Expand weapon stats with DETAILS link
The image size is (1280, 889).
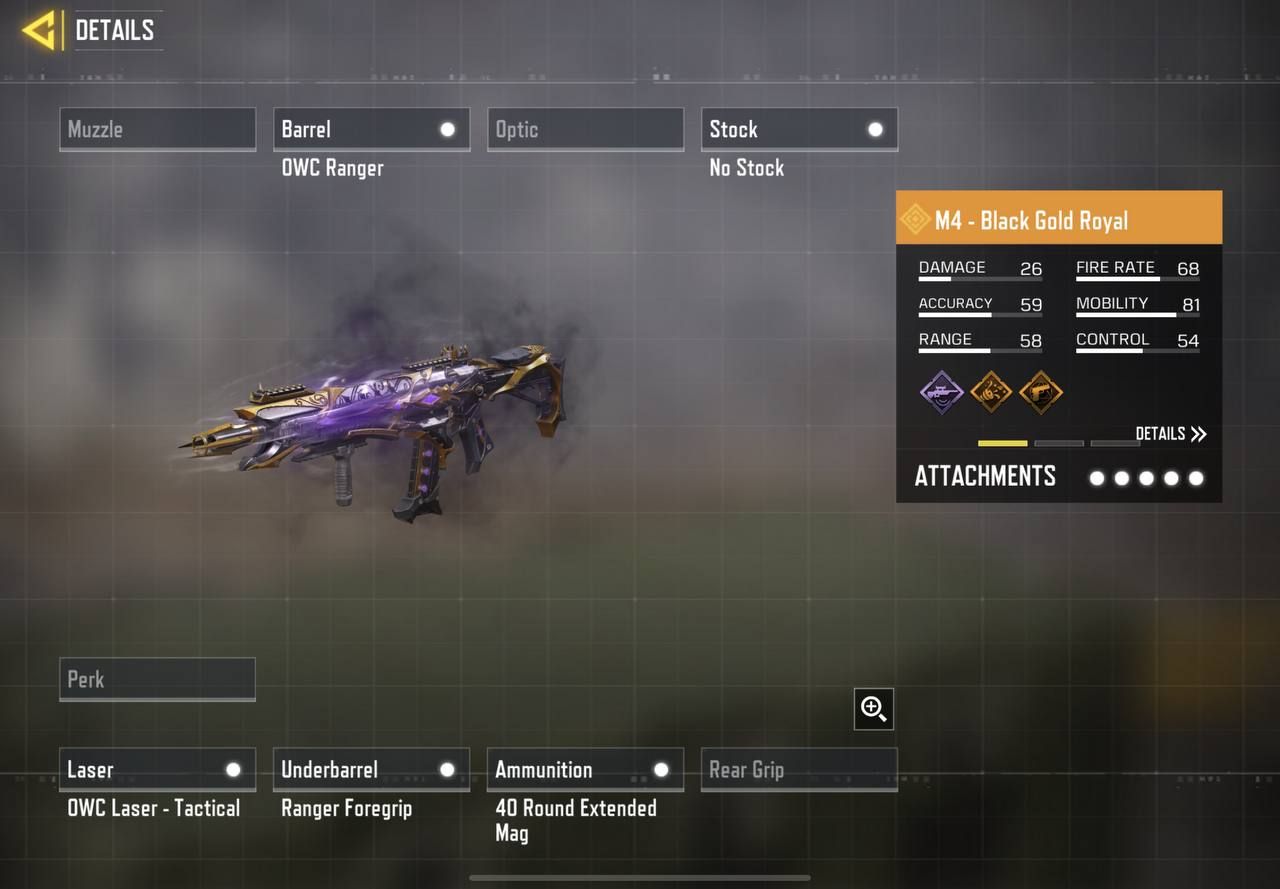[1171, 434]
